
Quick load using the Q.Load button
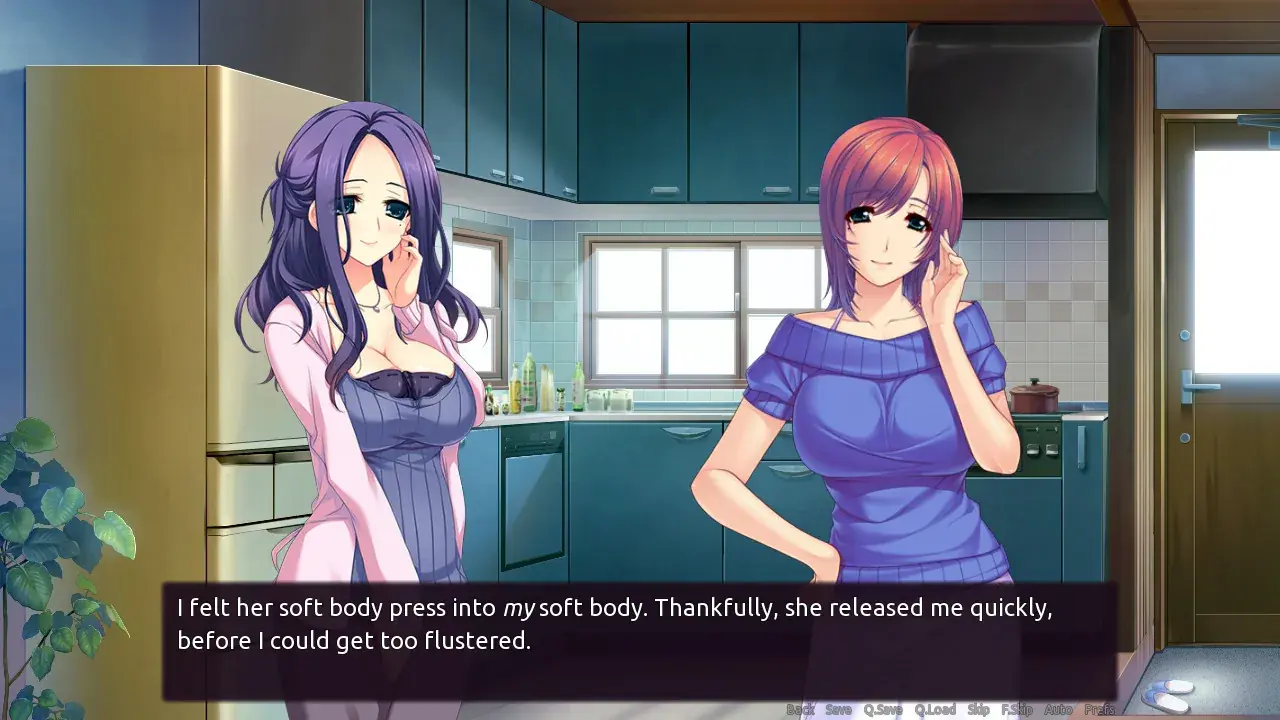pyautogui.click(x=935, y=710)
